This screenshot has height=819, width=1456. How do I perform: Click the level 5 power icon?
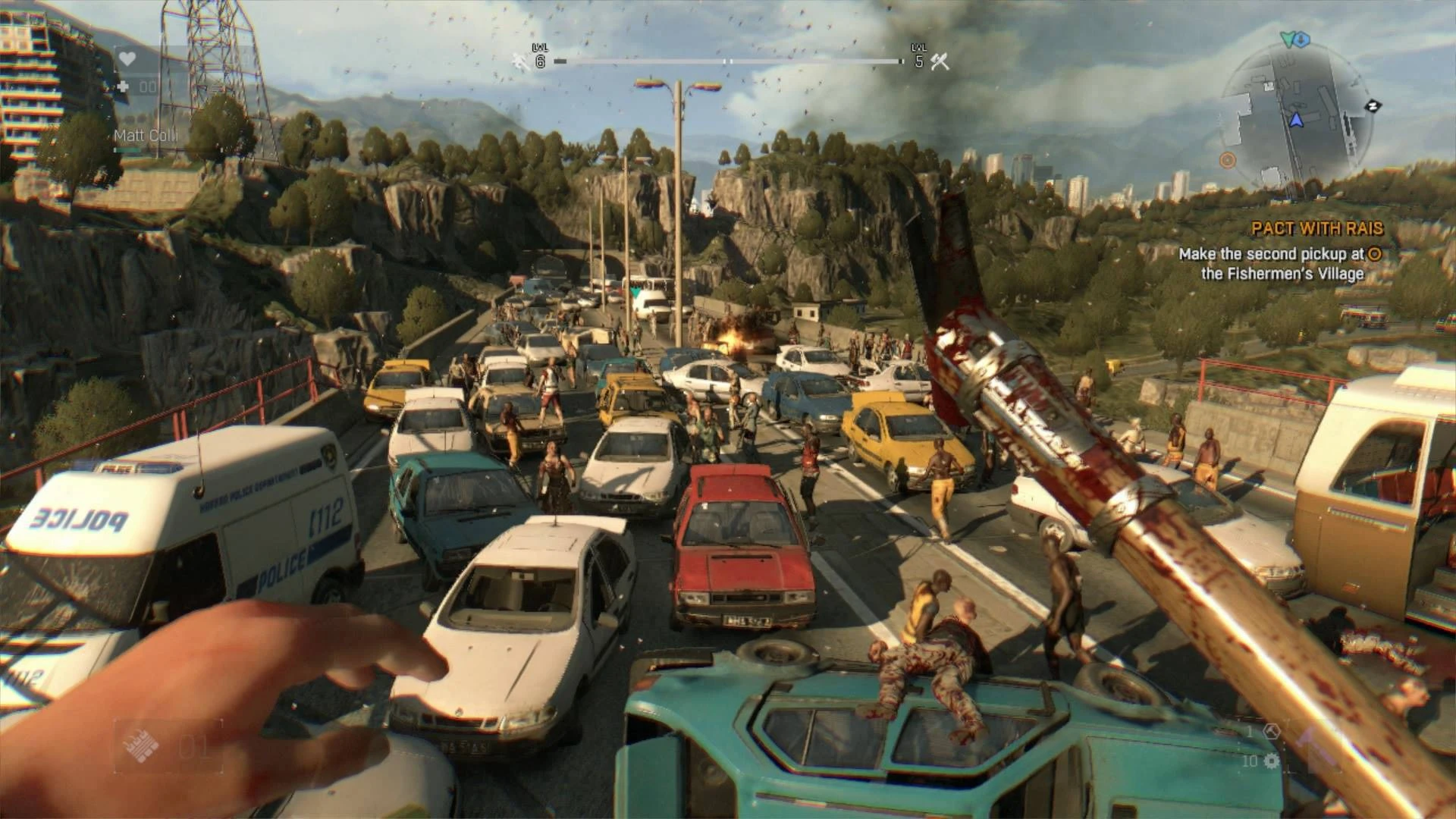click(x=940, y=61)
